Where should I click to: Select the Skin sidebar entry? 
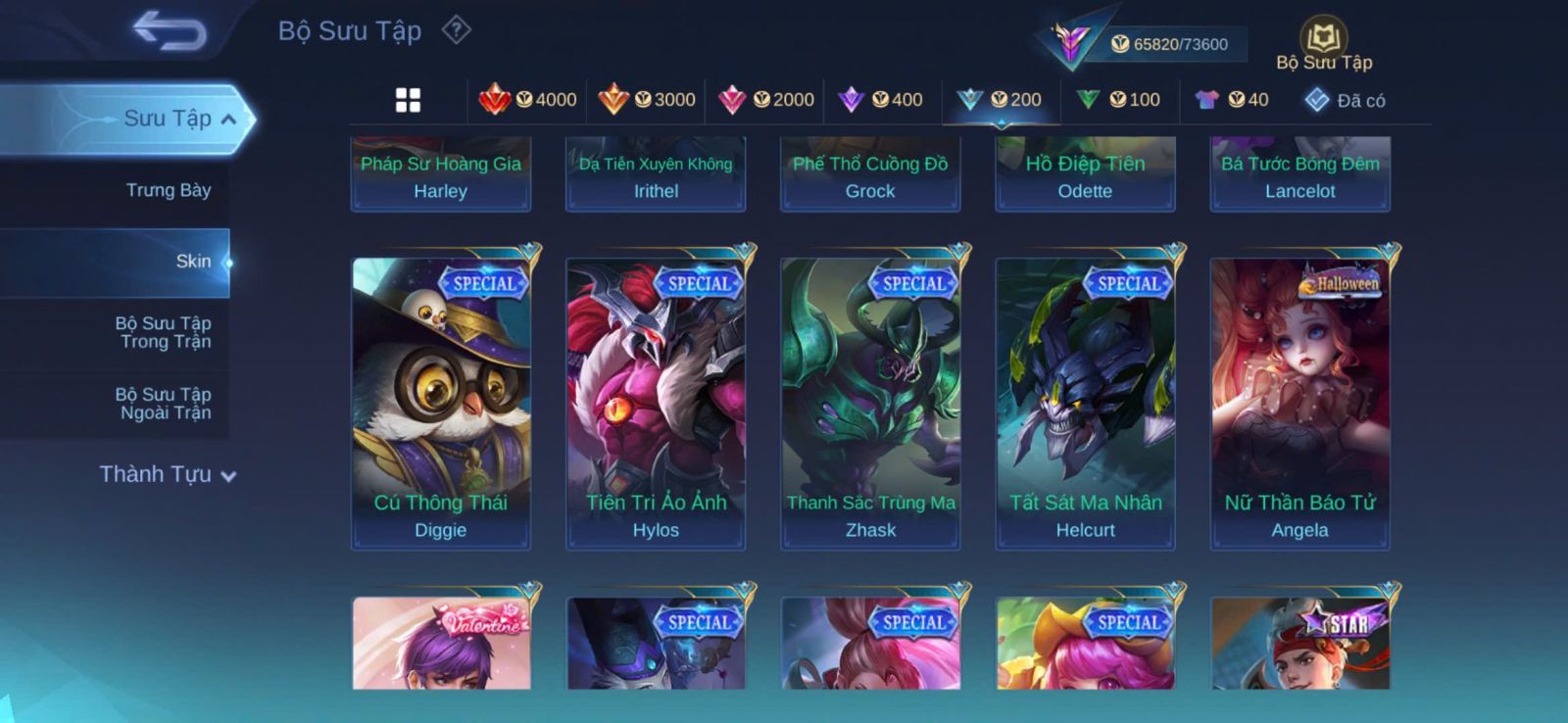193,262
